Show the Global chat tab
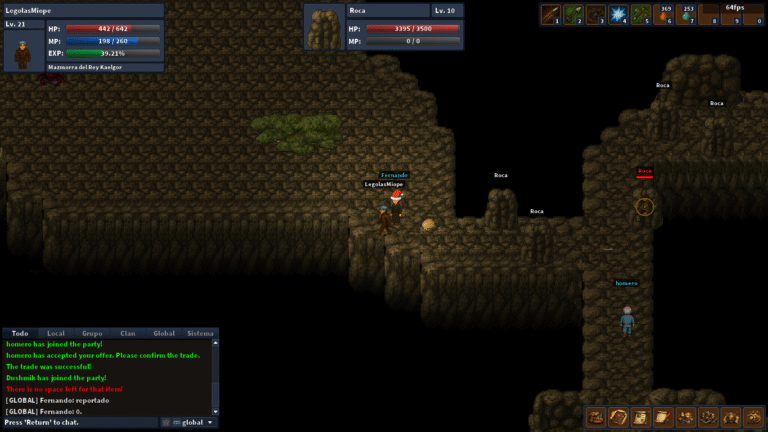The width and height of the screenshot is (768, 432). pos(164,333)
